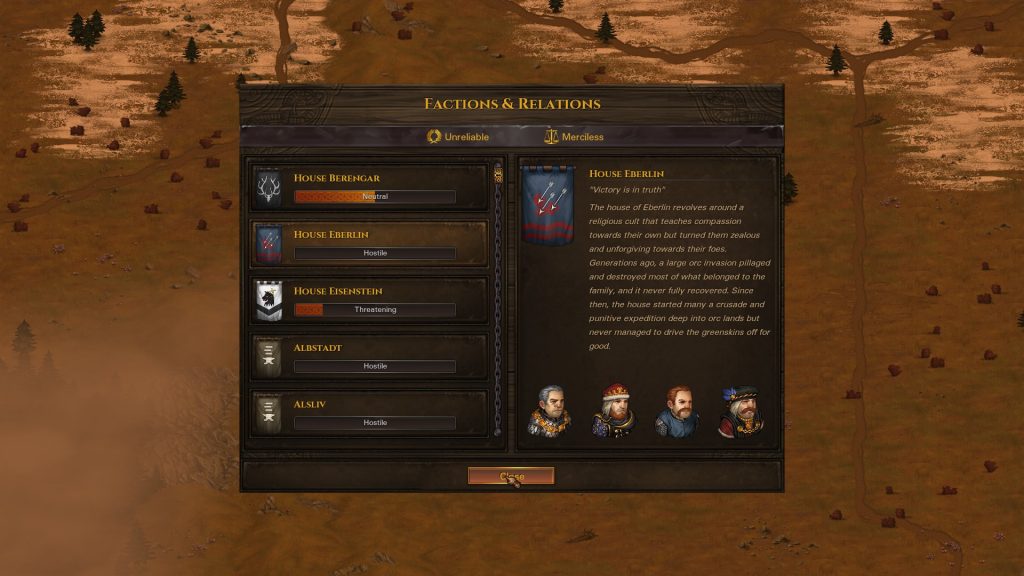
Task: Pick the Alsliv settlement entry
Action: [369, 413]
